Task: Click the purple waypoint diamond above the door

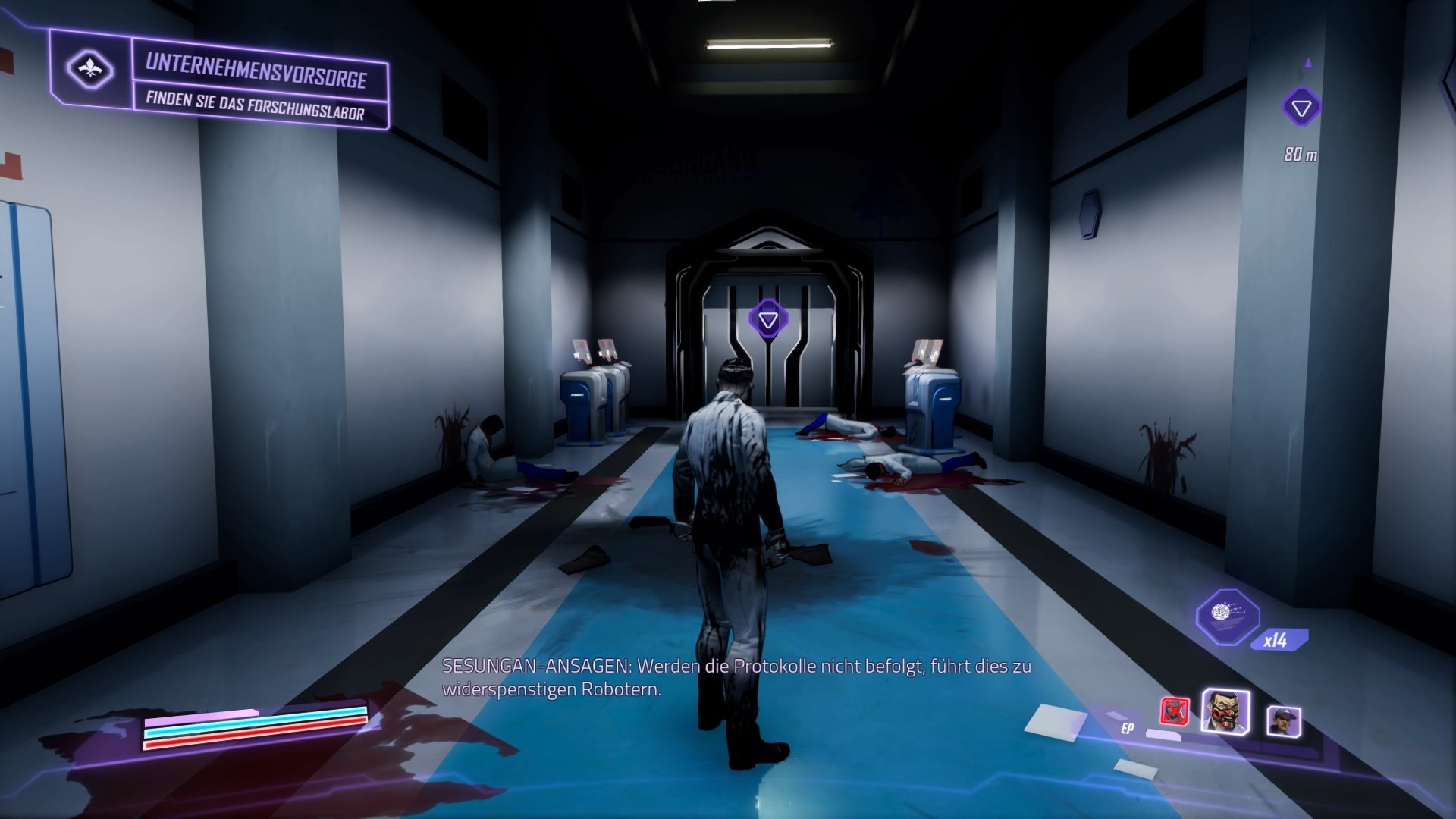Action: click(x=767, y=320)
